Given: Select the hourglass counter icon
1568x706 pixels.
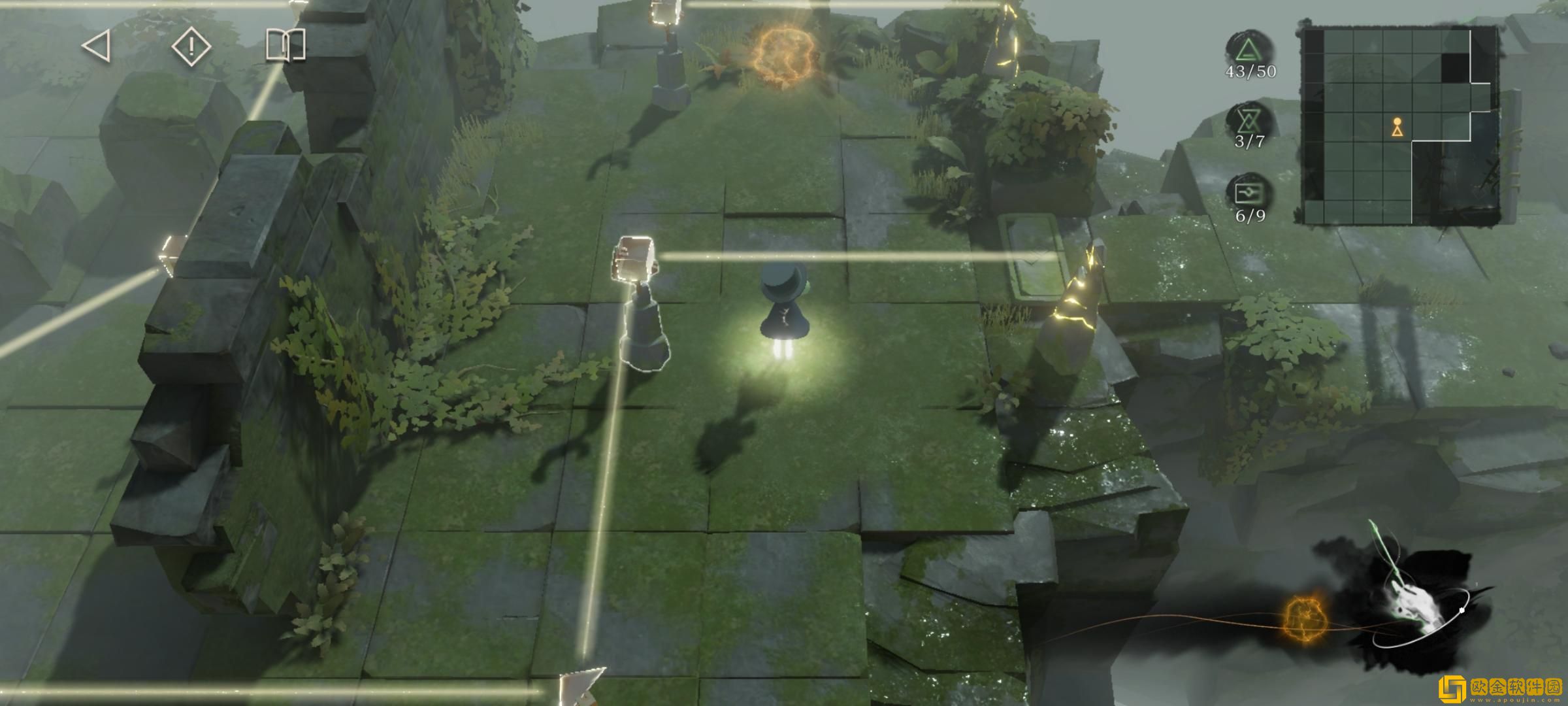Looking at the screenshot, I should coord(1249,120).
